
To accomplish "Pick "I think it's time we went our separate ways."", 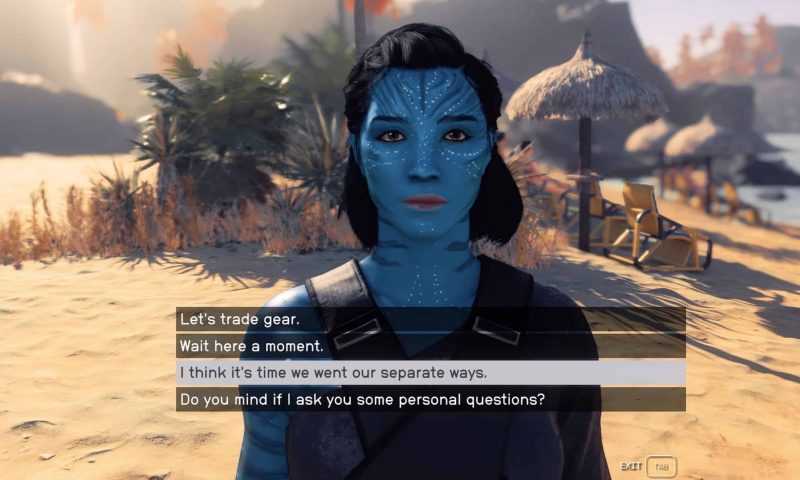I will coord(333,373).
